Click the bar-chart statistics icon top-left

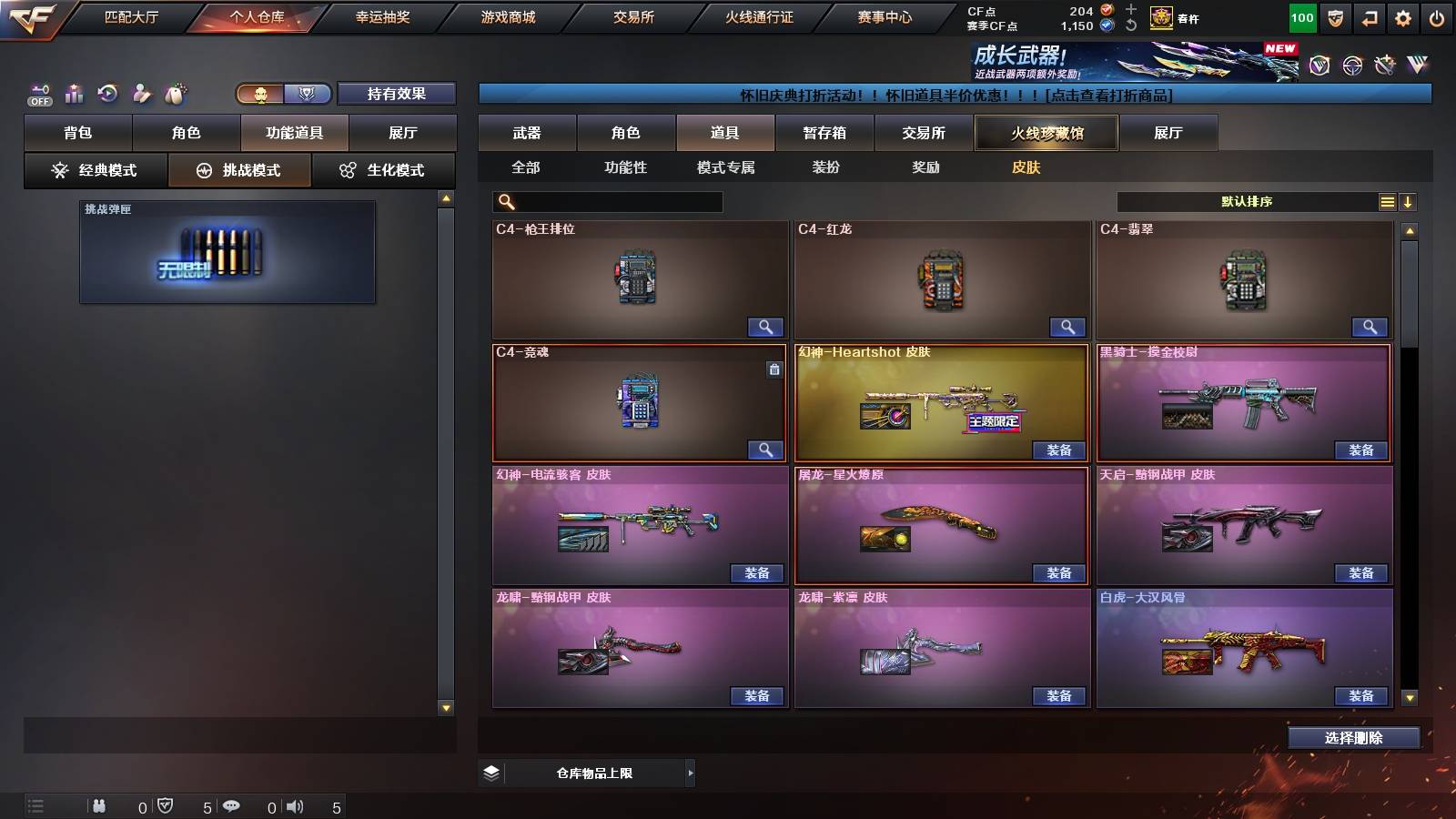(74, 93)
